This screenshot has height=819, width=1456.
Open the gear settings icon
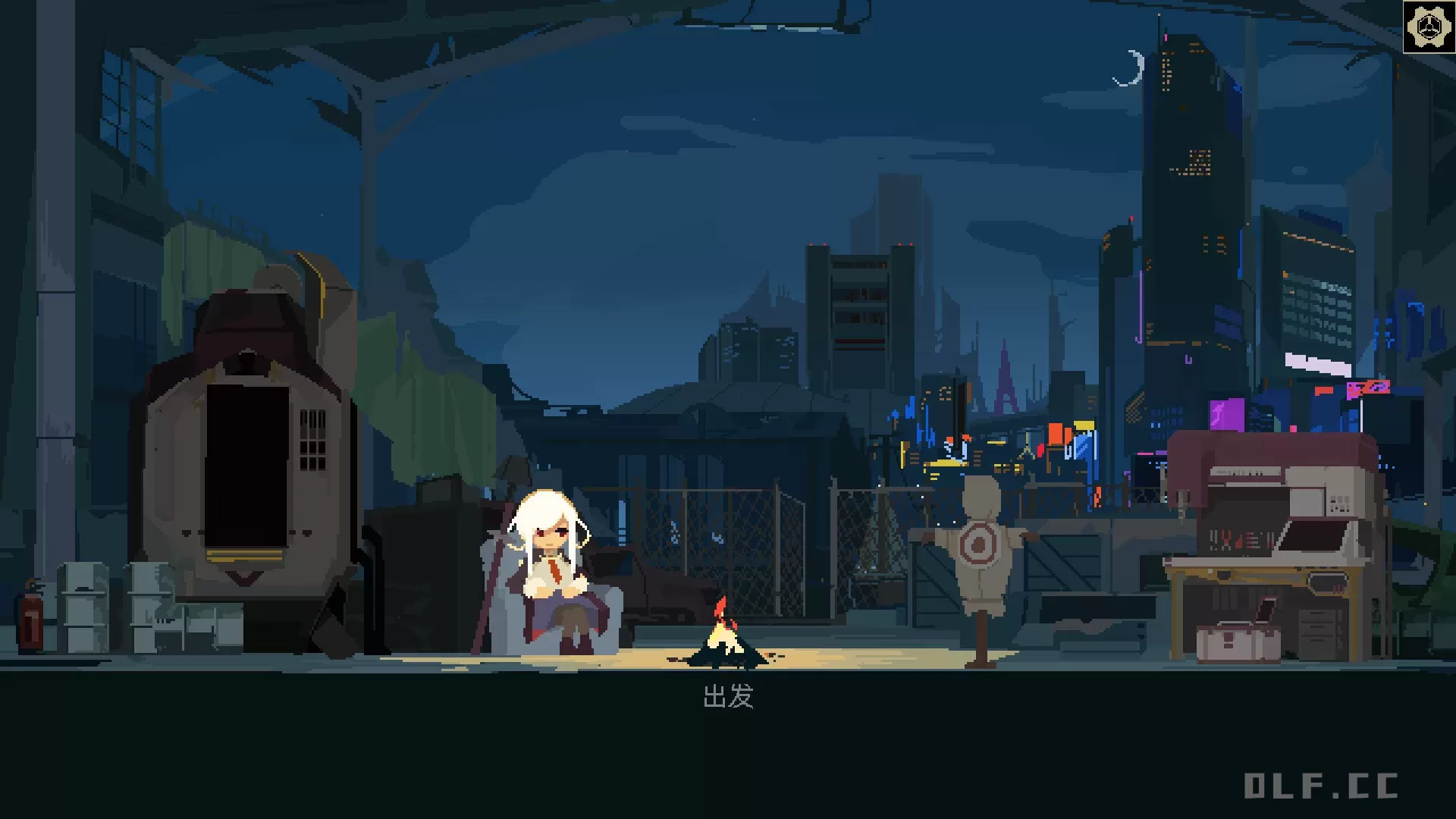1429,27
